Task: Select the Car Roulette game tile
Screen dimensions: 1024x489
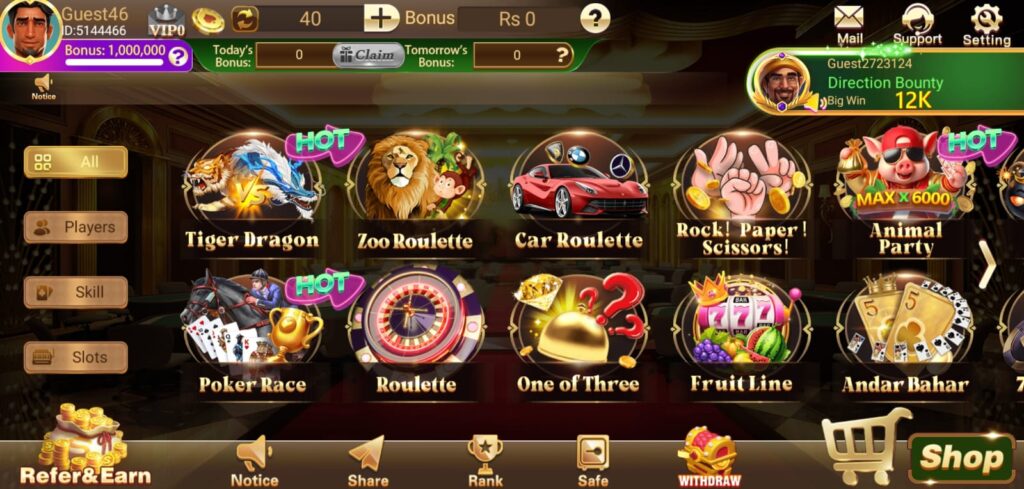Action: click(578, 196)
